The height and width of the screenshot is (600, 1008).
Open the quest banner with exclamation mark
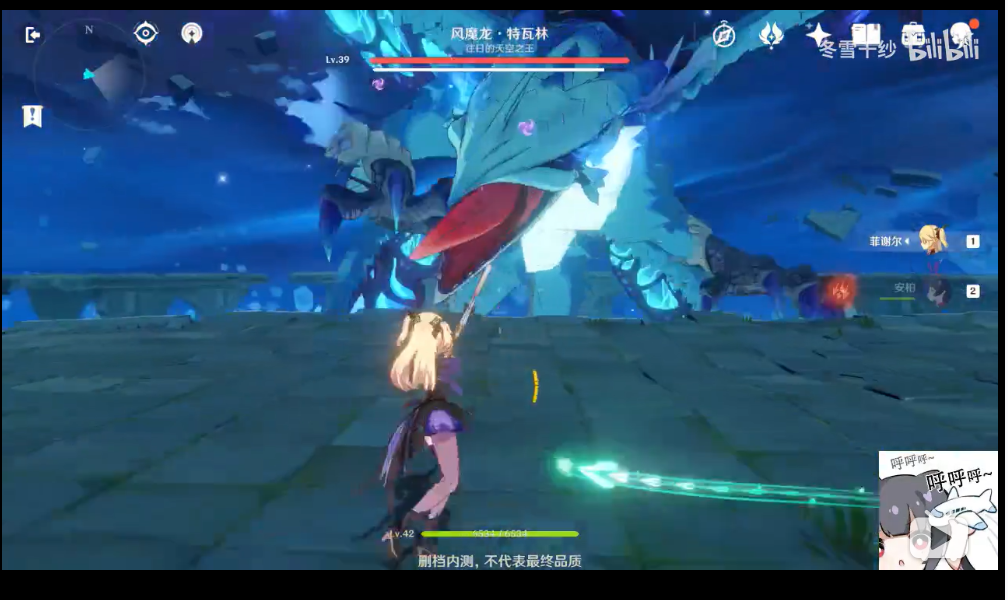[x=32, y=116]
